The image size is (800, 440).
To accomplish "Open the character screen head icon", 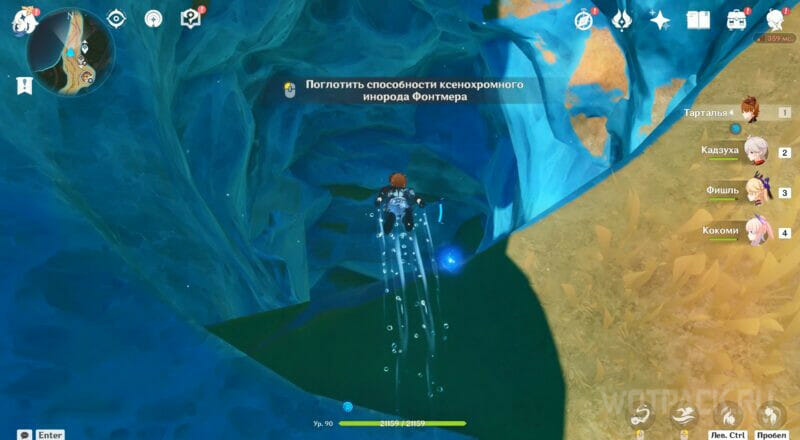I will point(775,20).
